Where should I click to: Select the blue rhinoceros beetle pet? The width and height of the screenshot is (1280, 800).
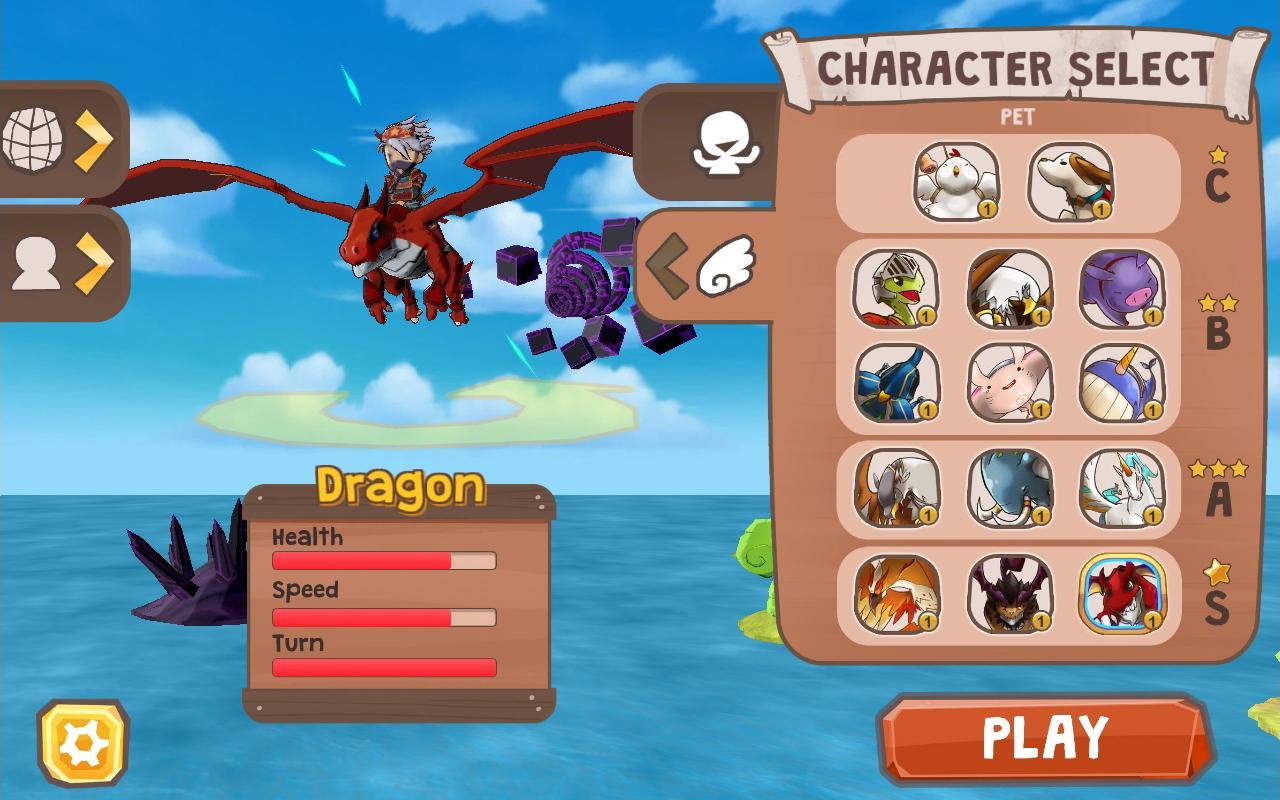896,383
